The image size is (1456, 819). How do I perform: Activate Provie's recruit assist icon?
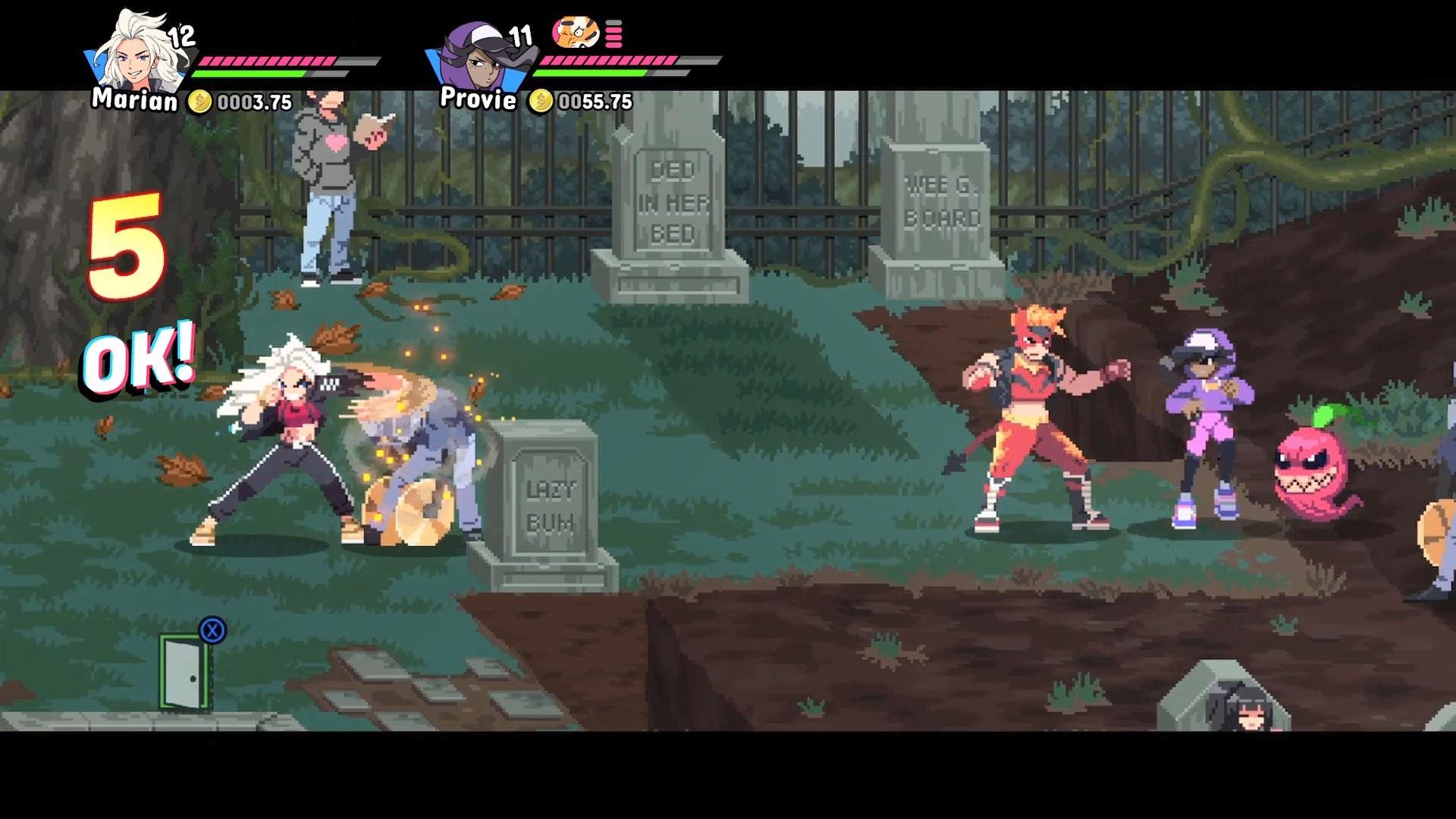575,33
